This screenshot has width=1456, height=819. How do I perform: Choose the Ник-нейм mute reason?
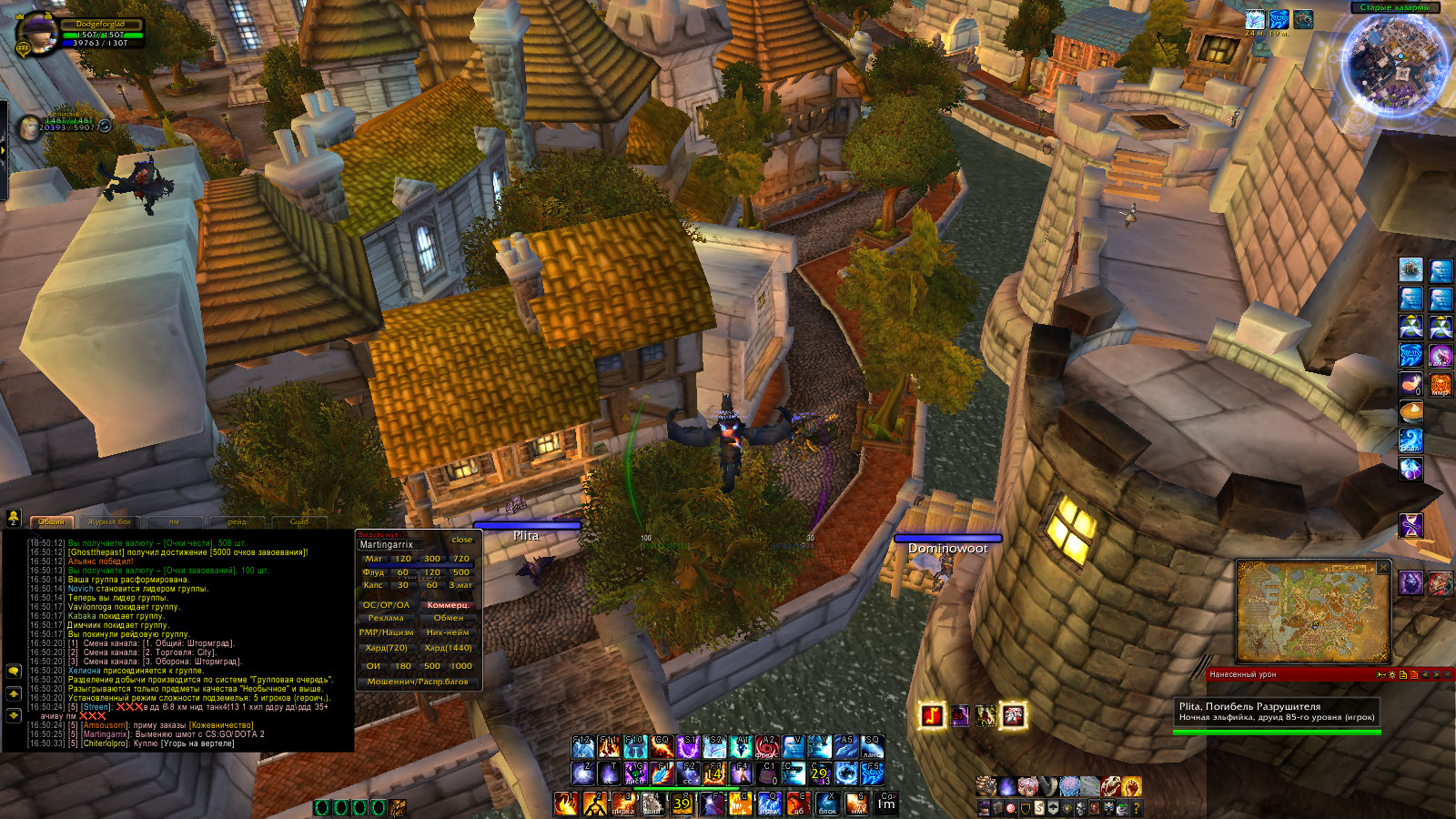[x=448, y=632]
